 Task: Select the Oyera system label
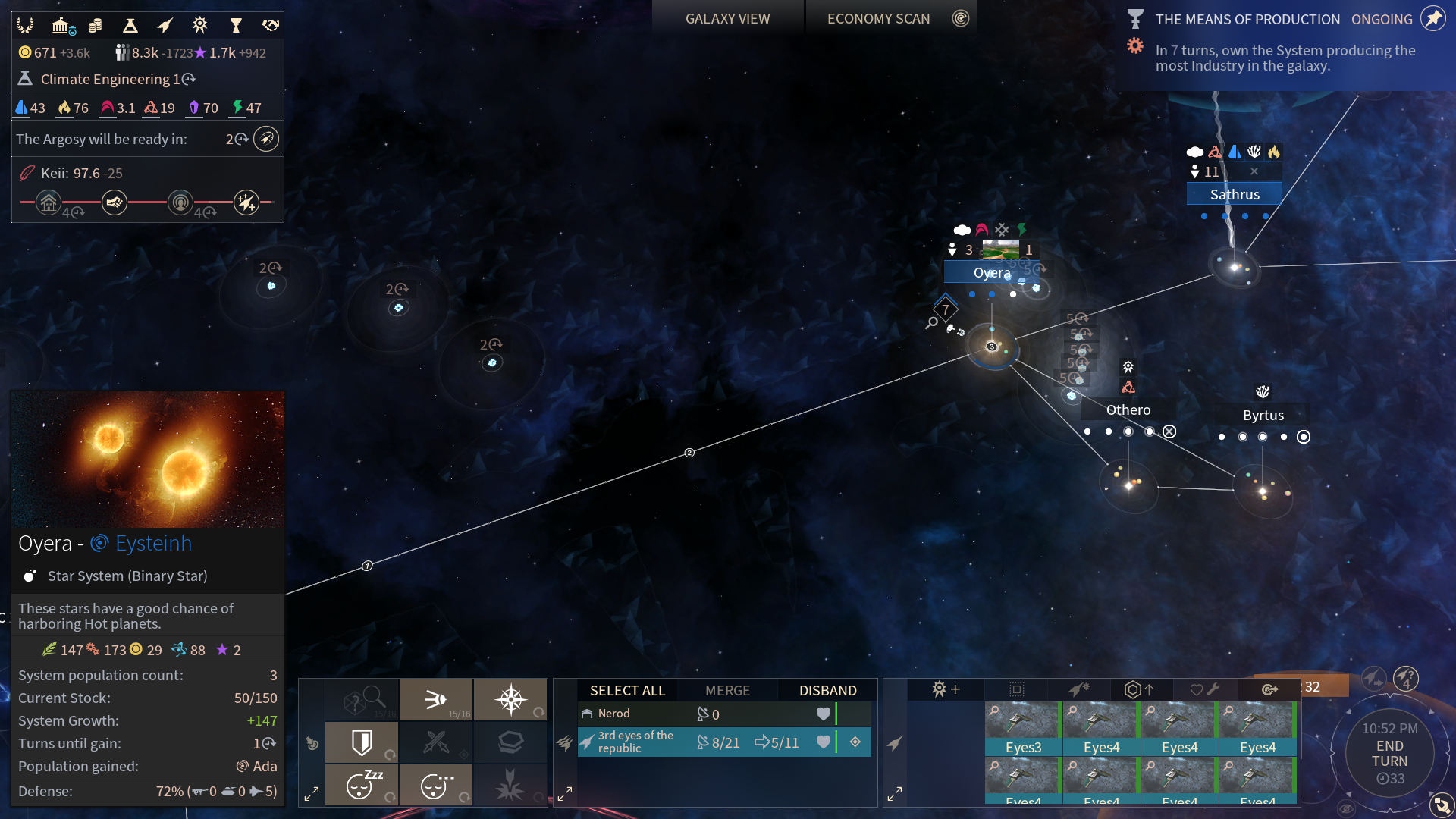pos(992,272)
